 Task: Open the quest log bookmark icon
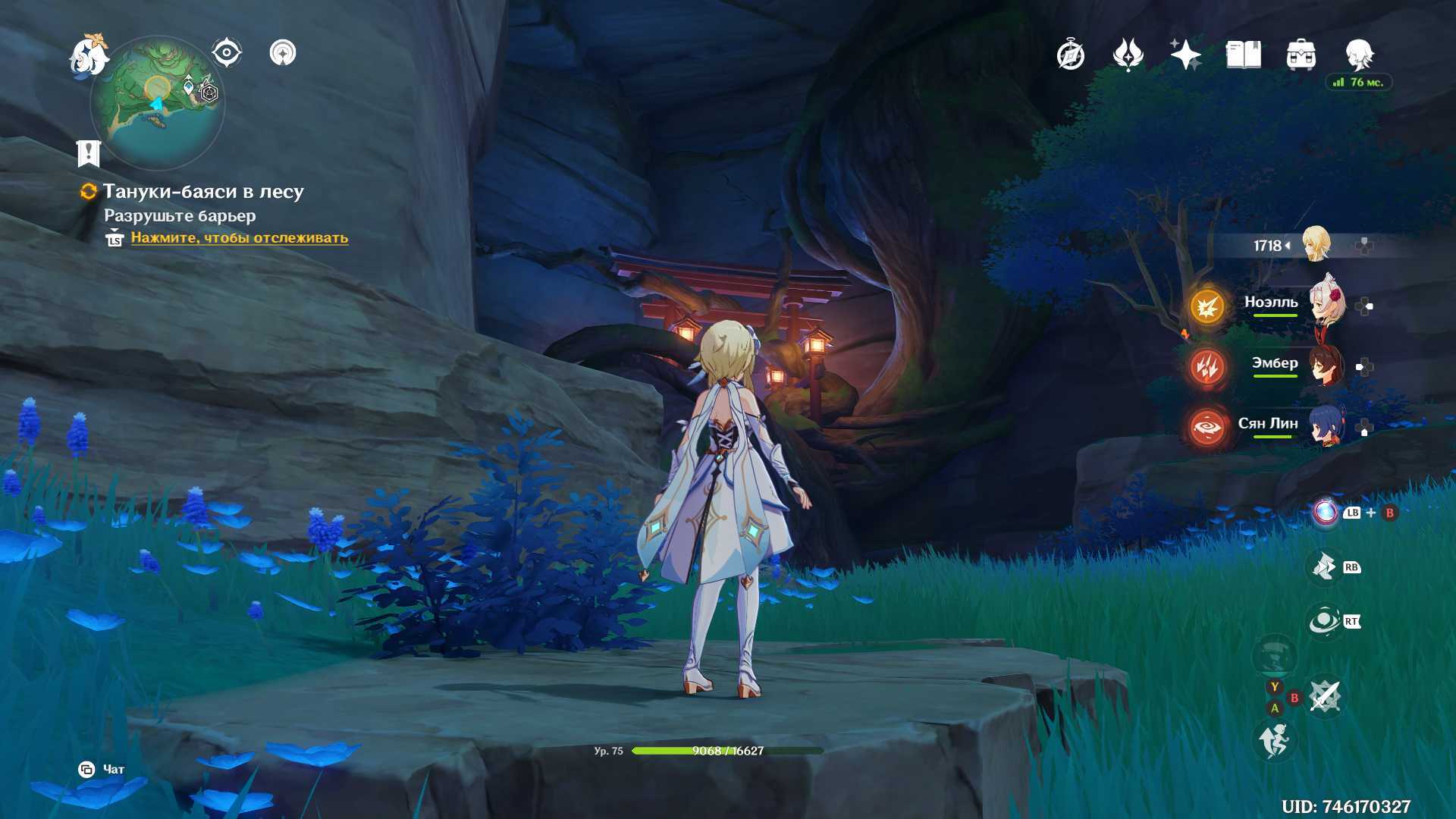[89, 153]
